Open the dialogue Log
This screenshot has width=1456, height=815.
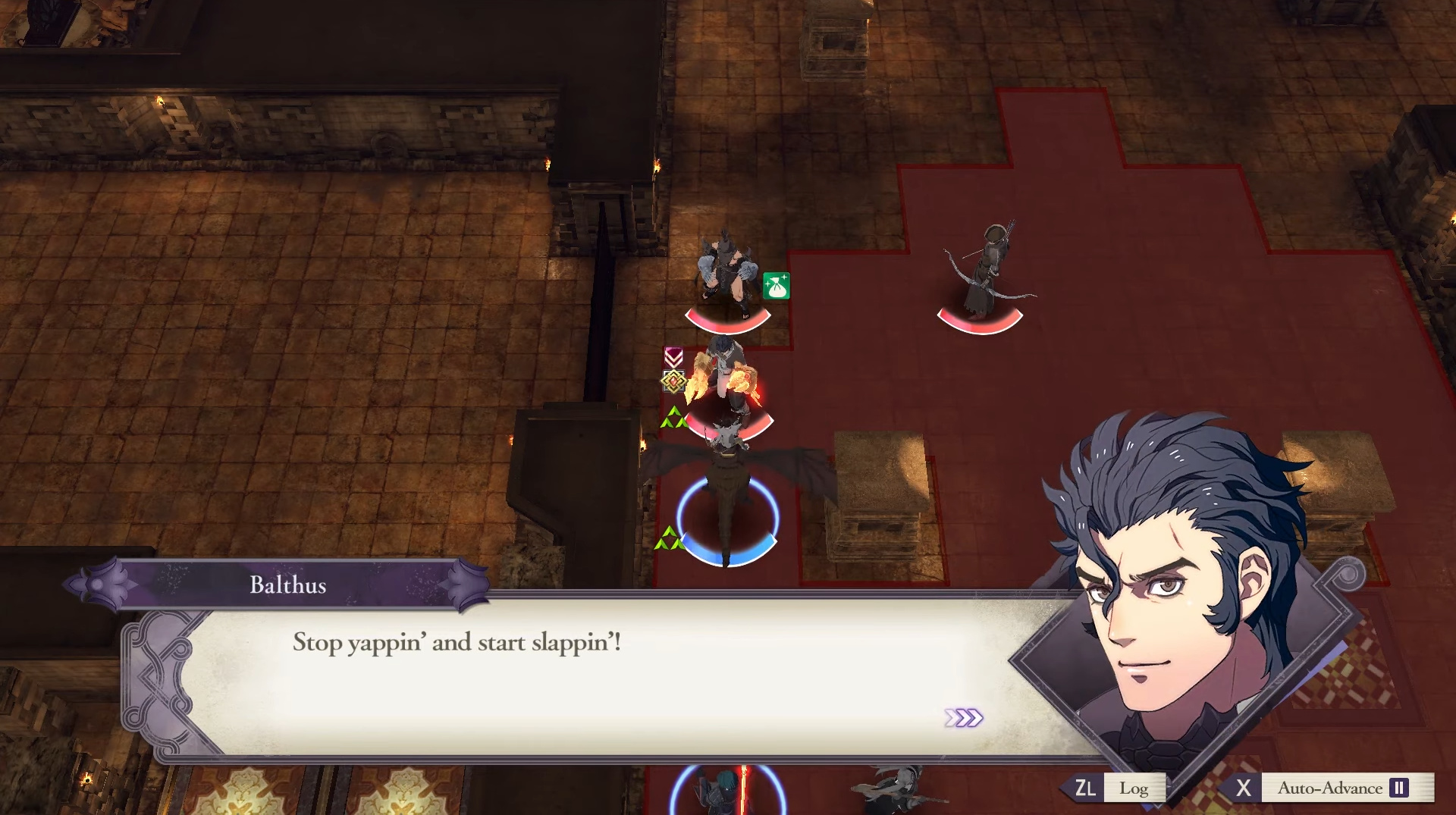tap(1133, 788)
